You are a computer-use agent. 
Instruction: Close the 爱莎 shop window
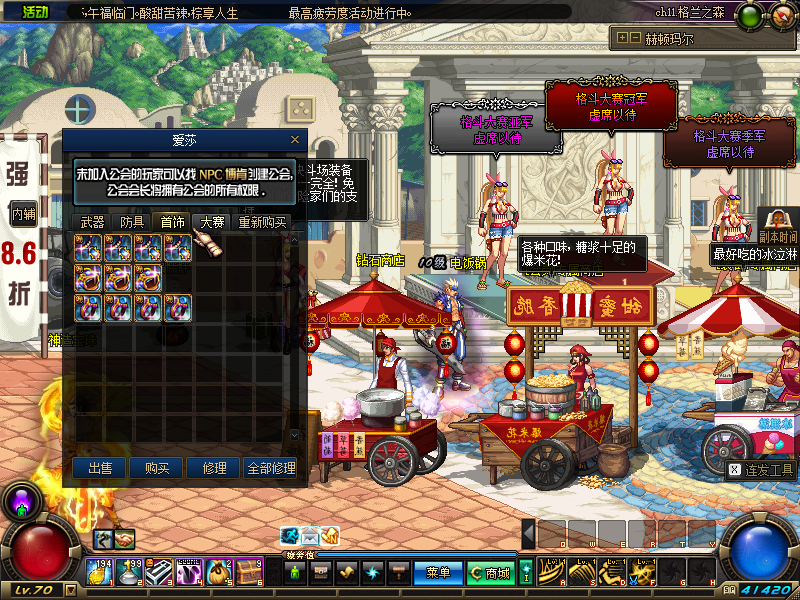294,140
